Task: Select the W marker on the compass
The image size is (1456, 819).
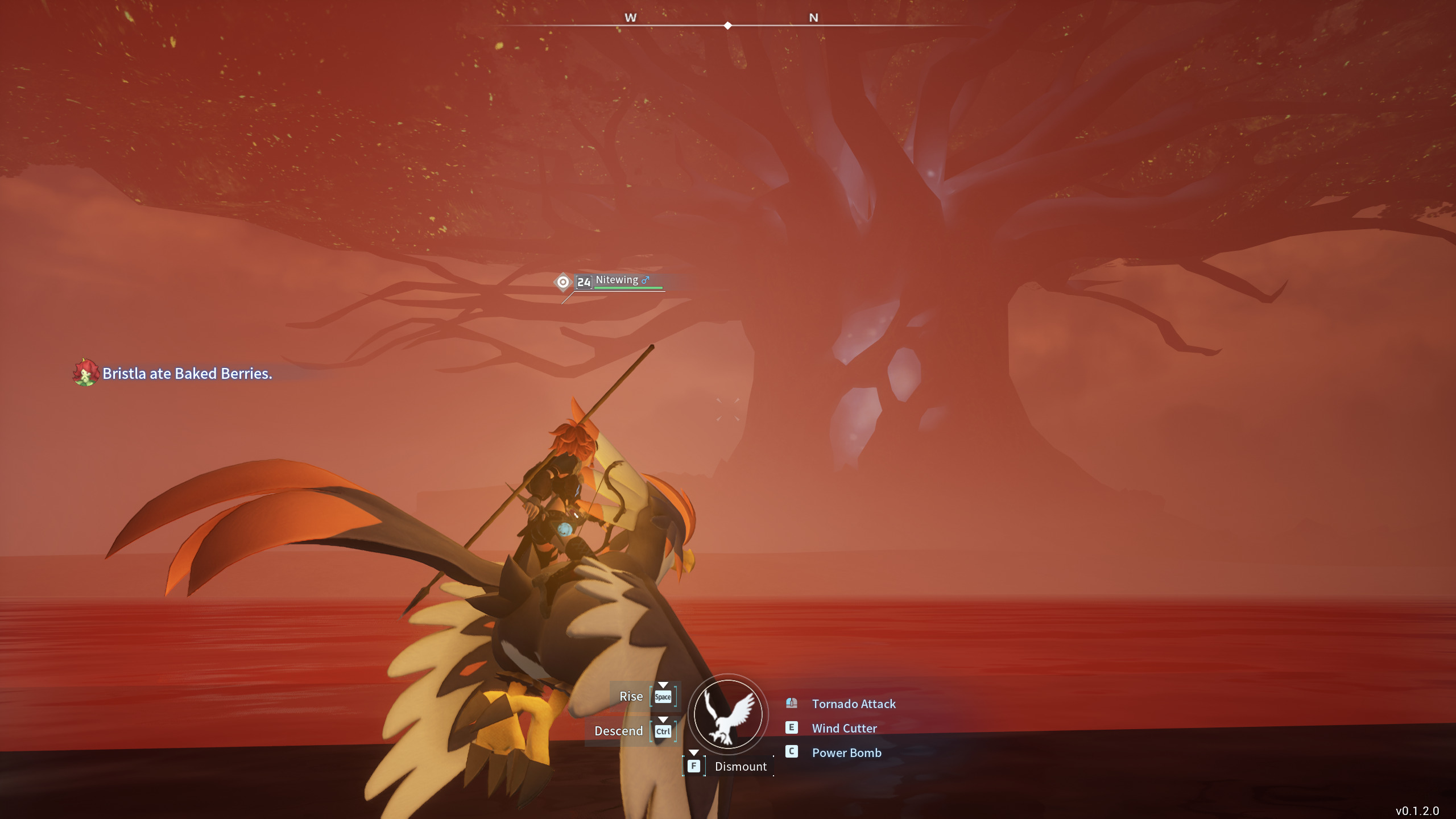Action: 630,18
